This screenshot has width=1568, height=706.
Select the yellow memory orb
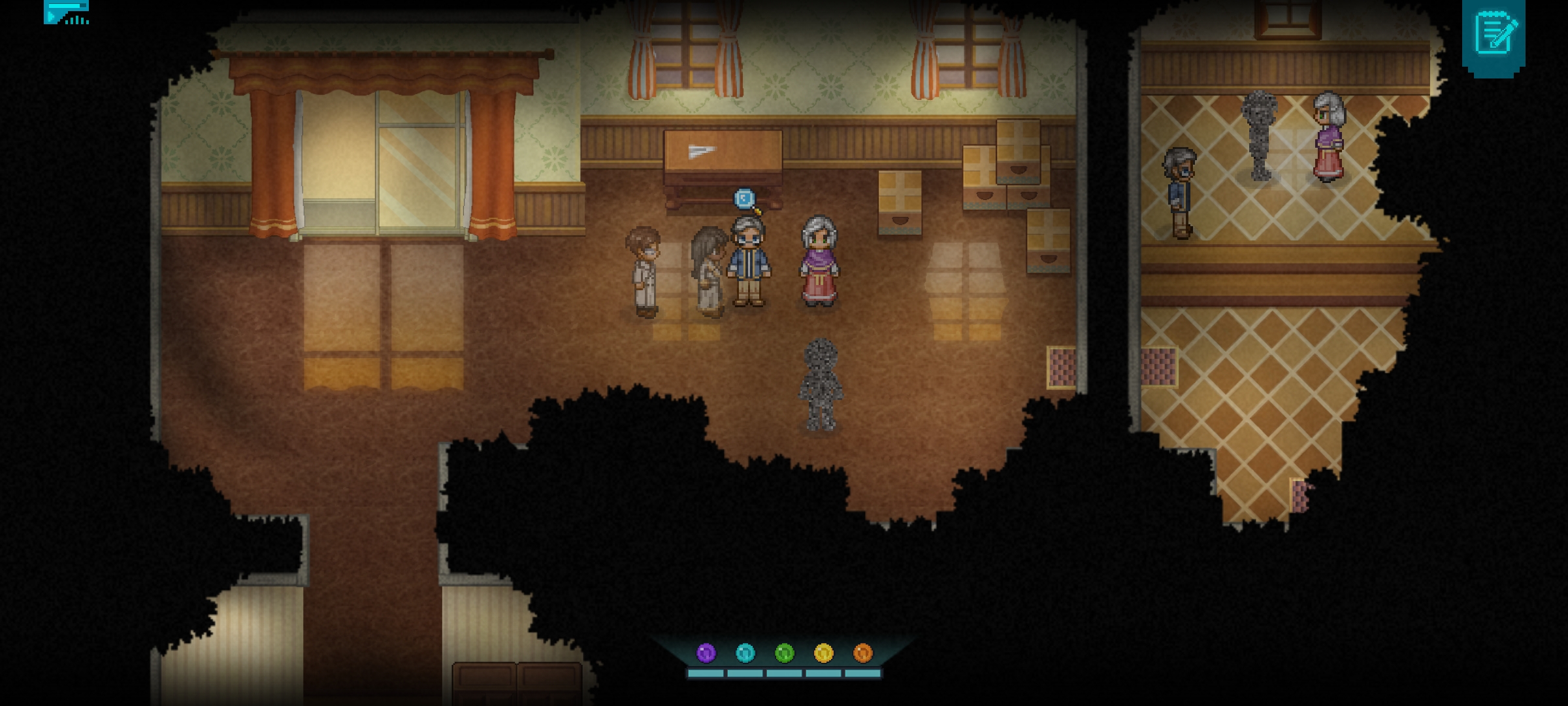pyautogui.click(x=823, y=652)
